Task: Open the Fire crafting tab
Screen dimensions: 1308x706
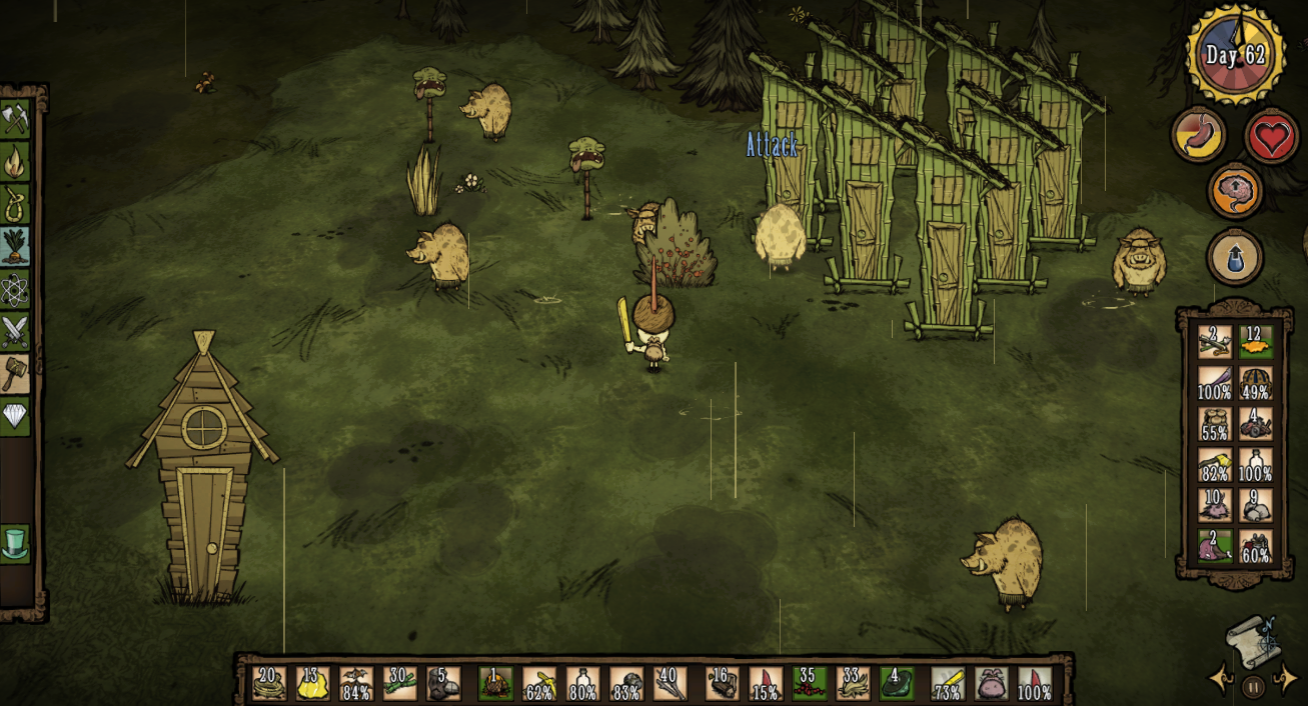Action: (15, 161)
